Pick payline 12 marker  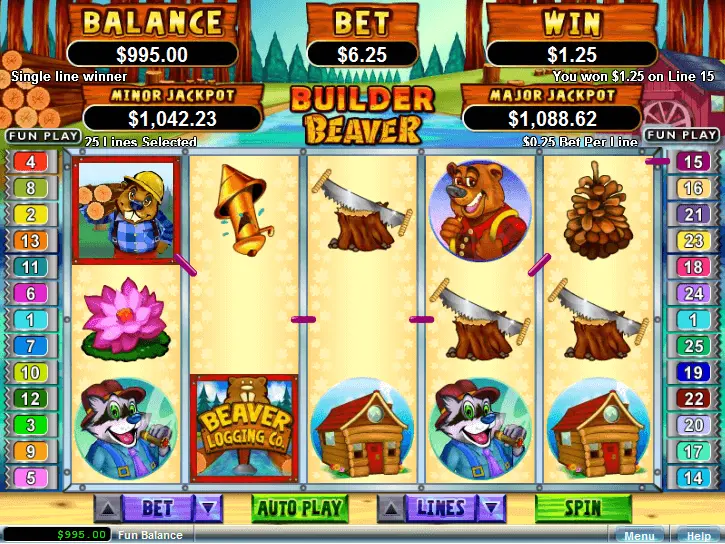point(30,399)
